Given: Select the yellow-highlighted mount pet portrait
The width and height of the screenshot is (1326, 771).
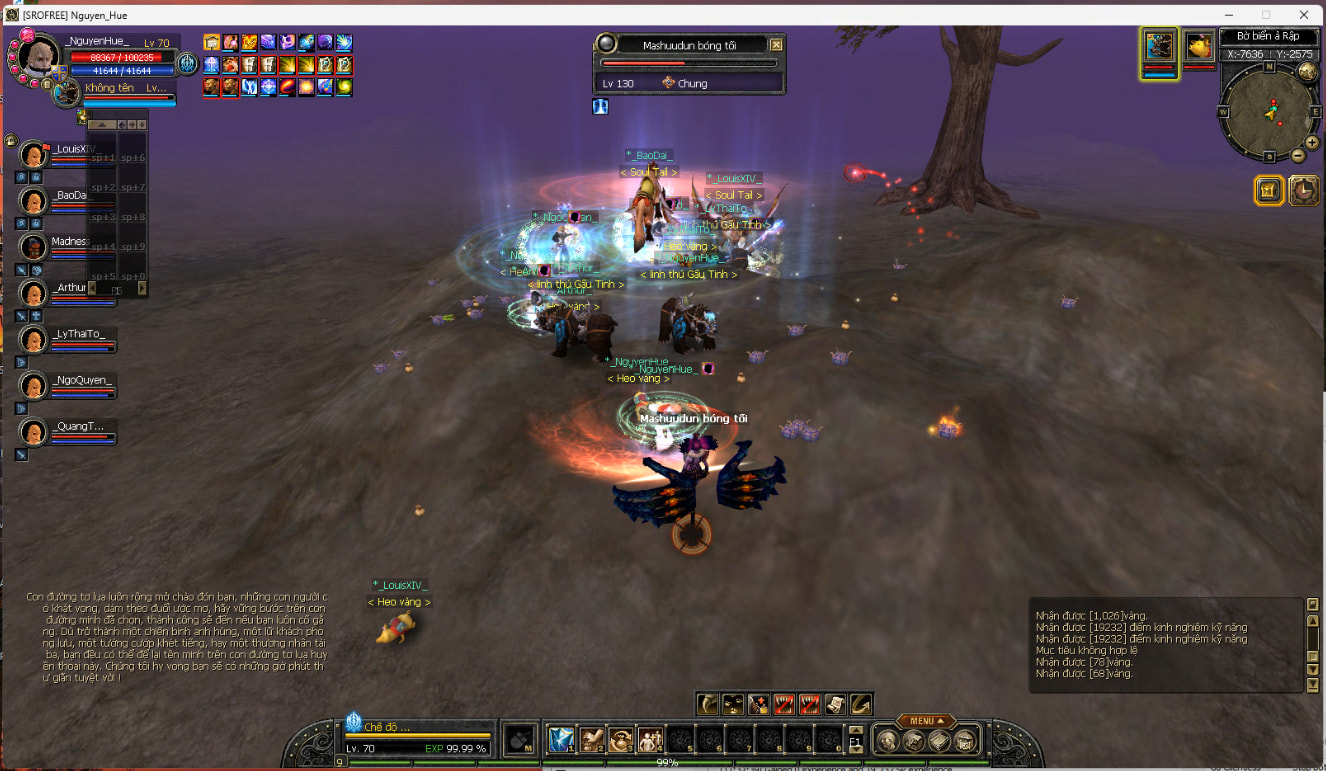Looking at the screenshot, I should pyautogui.click(x=1160, y=47).
